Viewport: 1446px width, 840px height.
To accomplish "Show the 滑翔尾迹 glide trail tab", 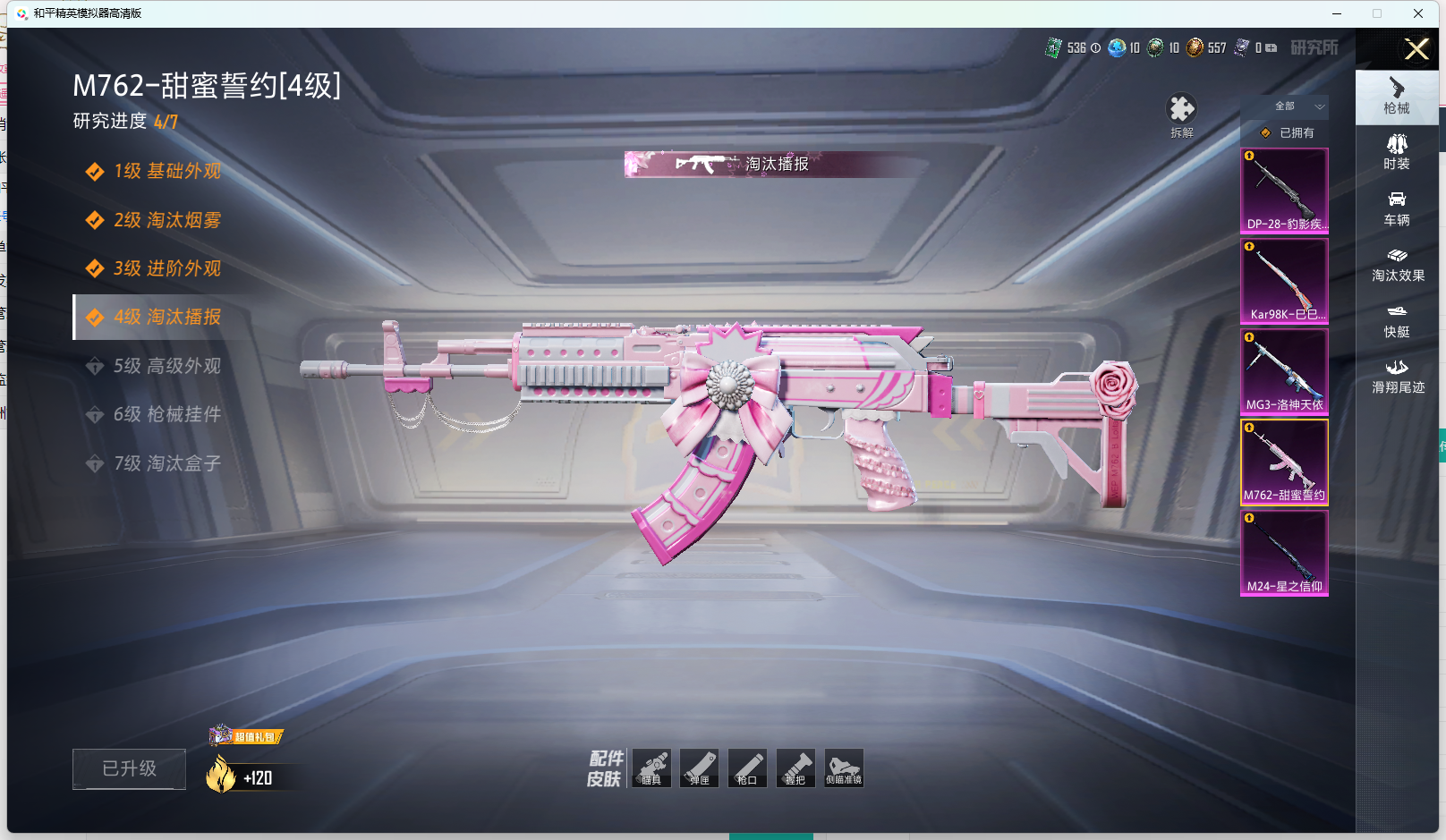I will [1397, 377].
